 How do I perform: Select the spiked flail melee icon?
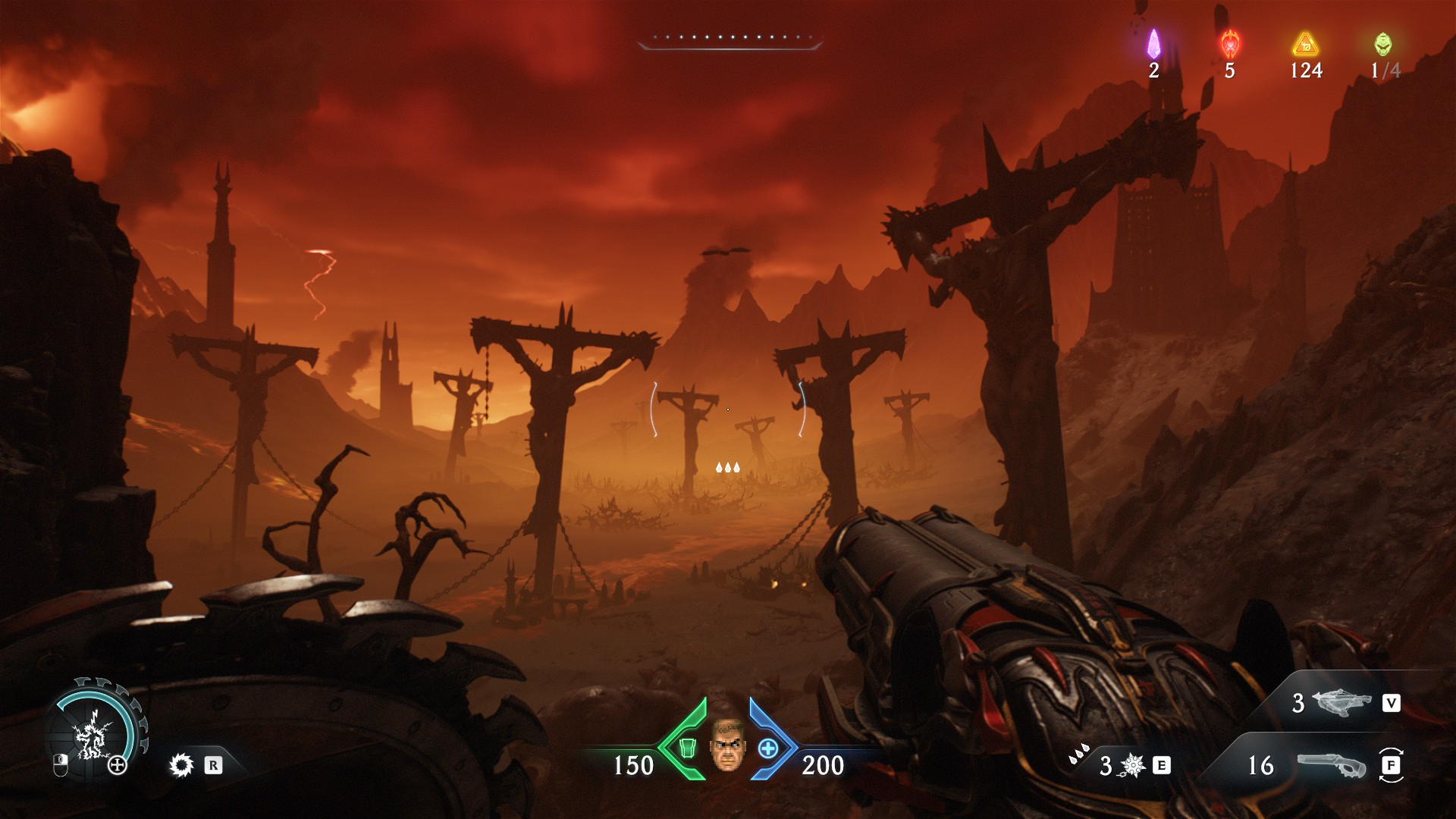[1131, 766]
